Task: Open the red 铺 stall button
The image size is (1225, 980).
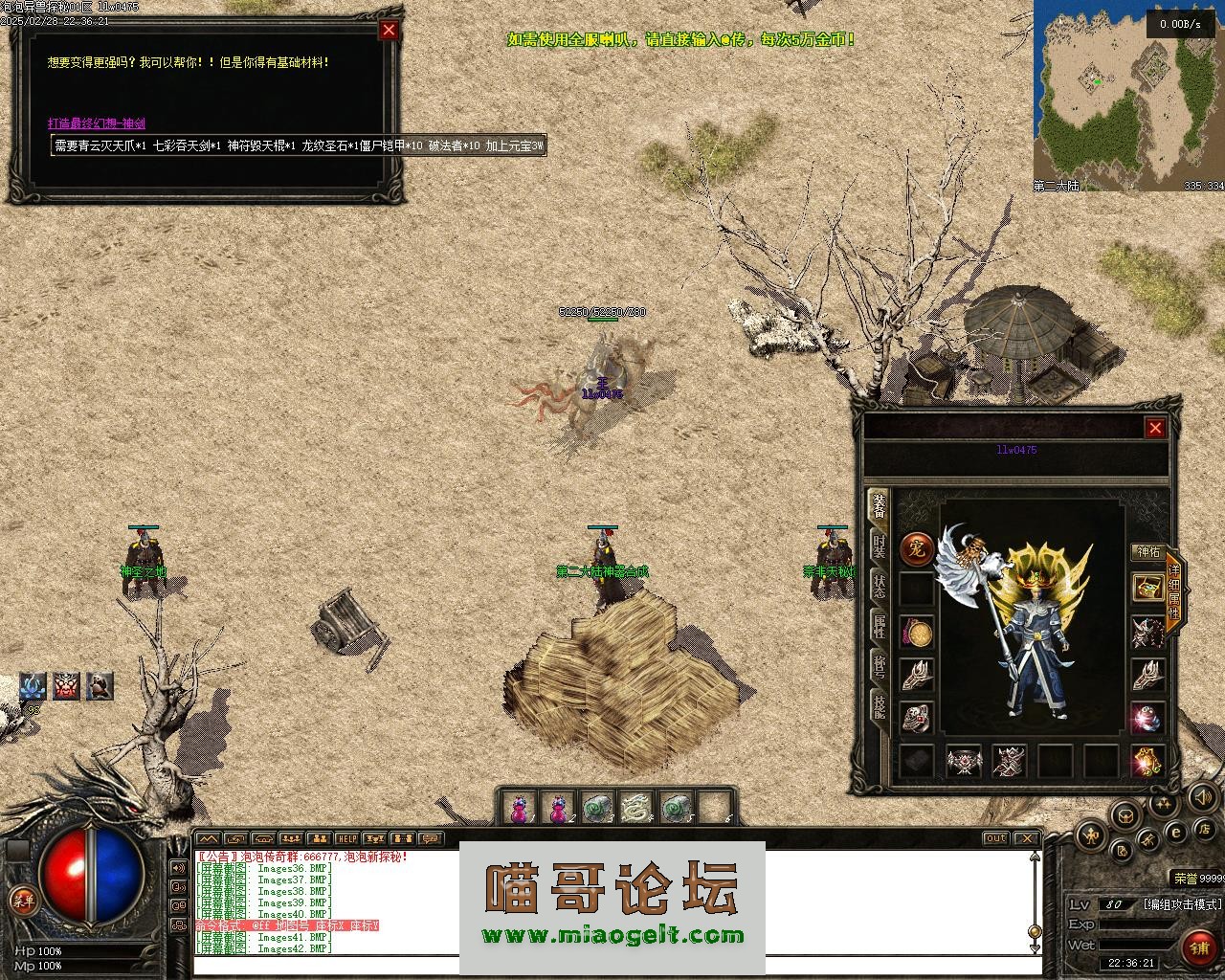Action: (1198, 947)
